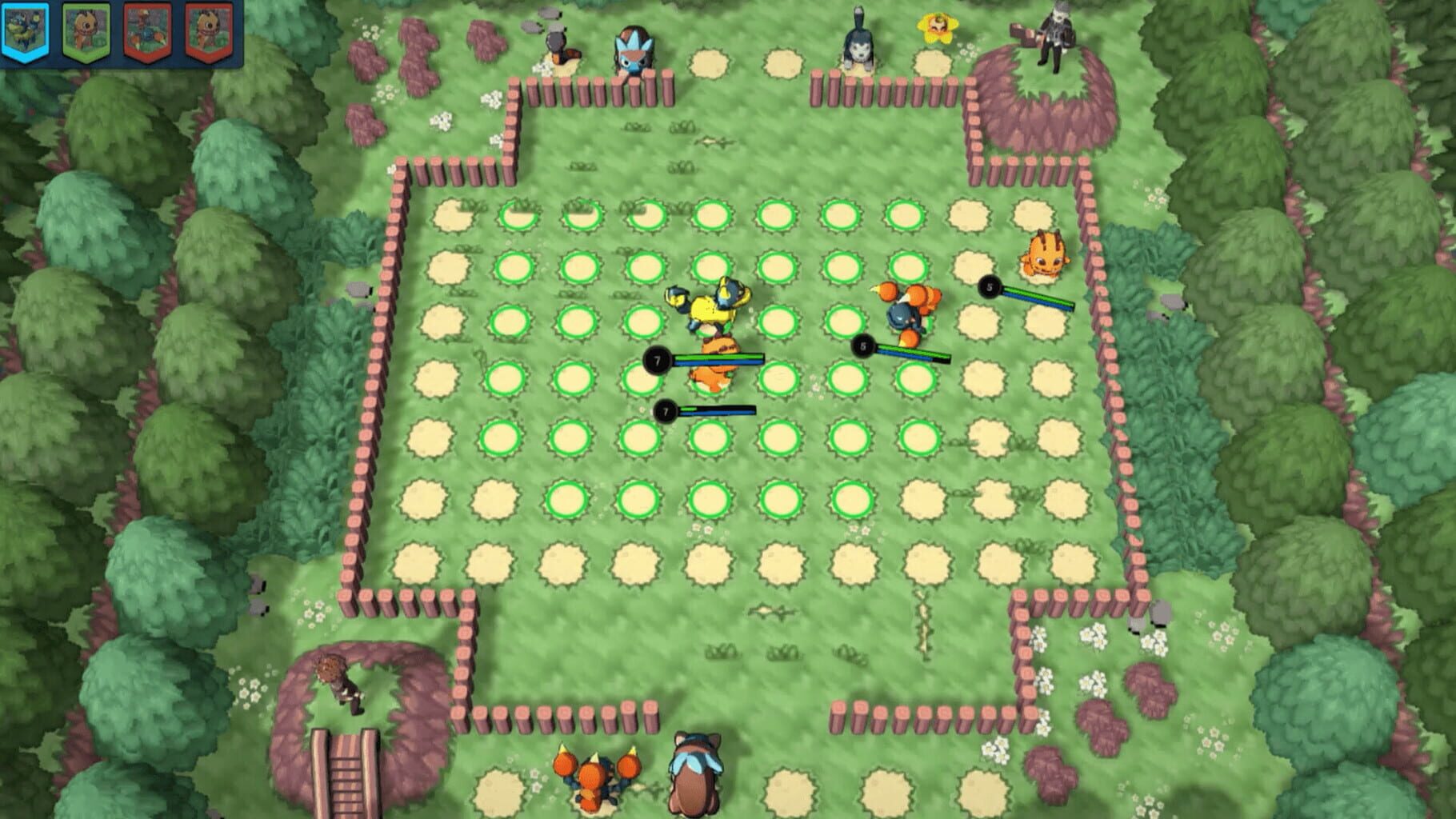Select the blue team banner in top-left

coord(26,28)
